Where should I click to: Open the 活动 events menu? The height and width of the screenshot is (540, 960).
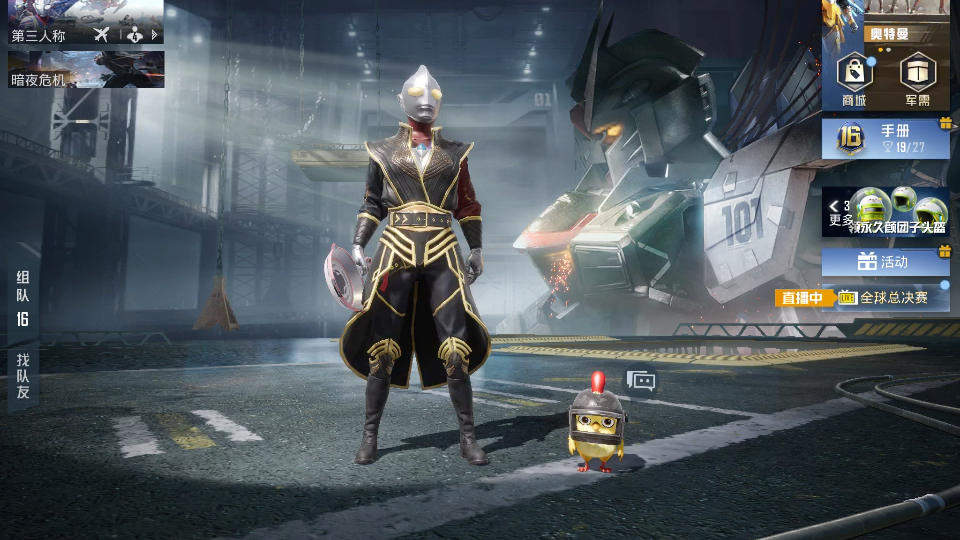(886, 262)
